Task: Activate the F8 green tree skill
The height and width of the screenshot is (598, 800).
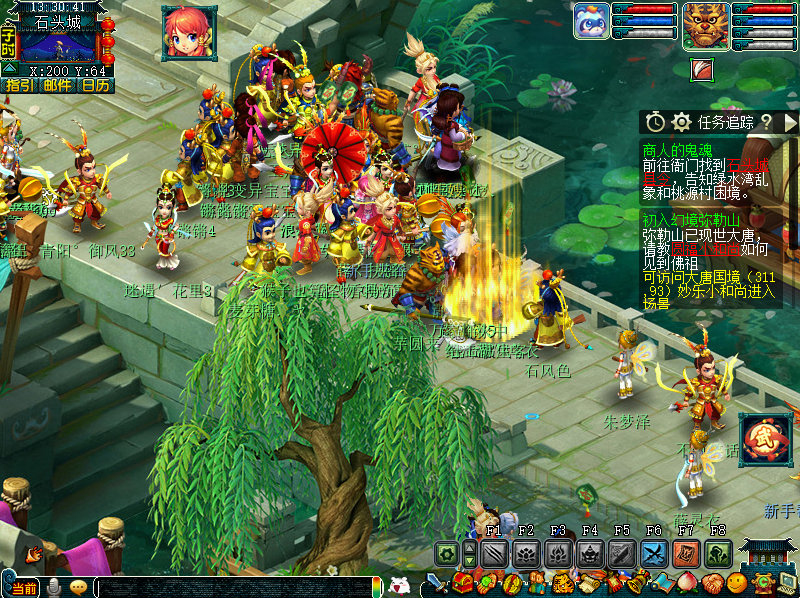Action: pyautogui.click(x=717, y=553)
